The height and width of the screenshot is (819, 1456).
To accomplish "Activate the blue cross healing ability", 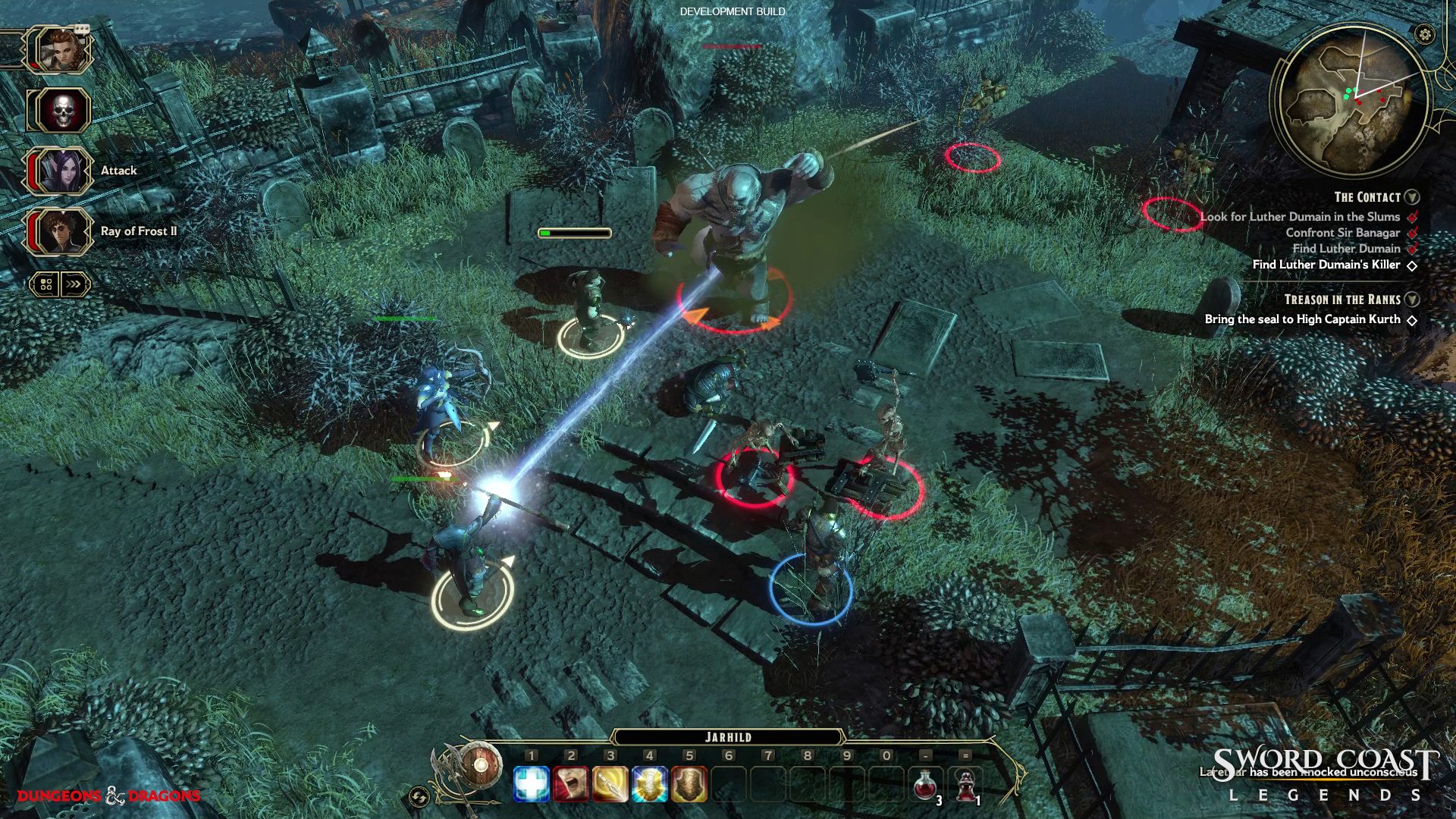I will point(532,784).
